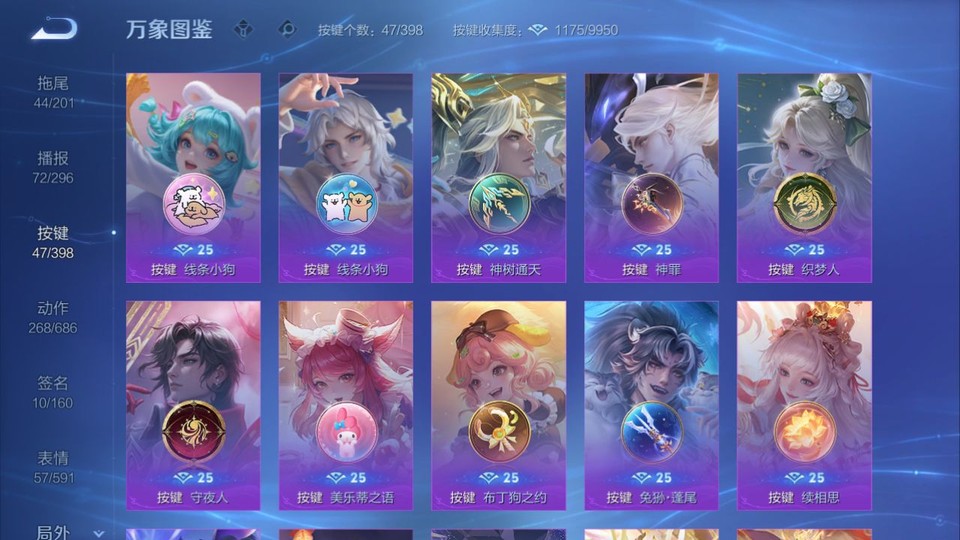Viewport: 960px width, 540px height.
Task: Select the 按键 category tab
Action: 54,242
